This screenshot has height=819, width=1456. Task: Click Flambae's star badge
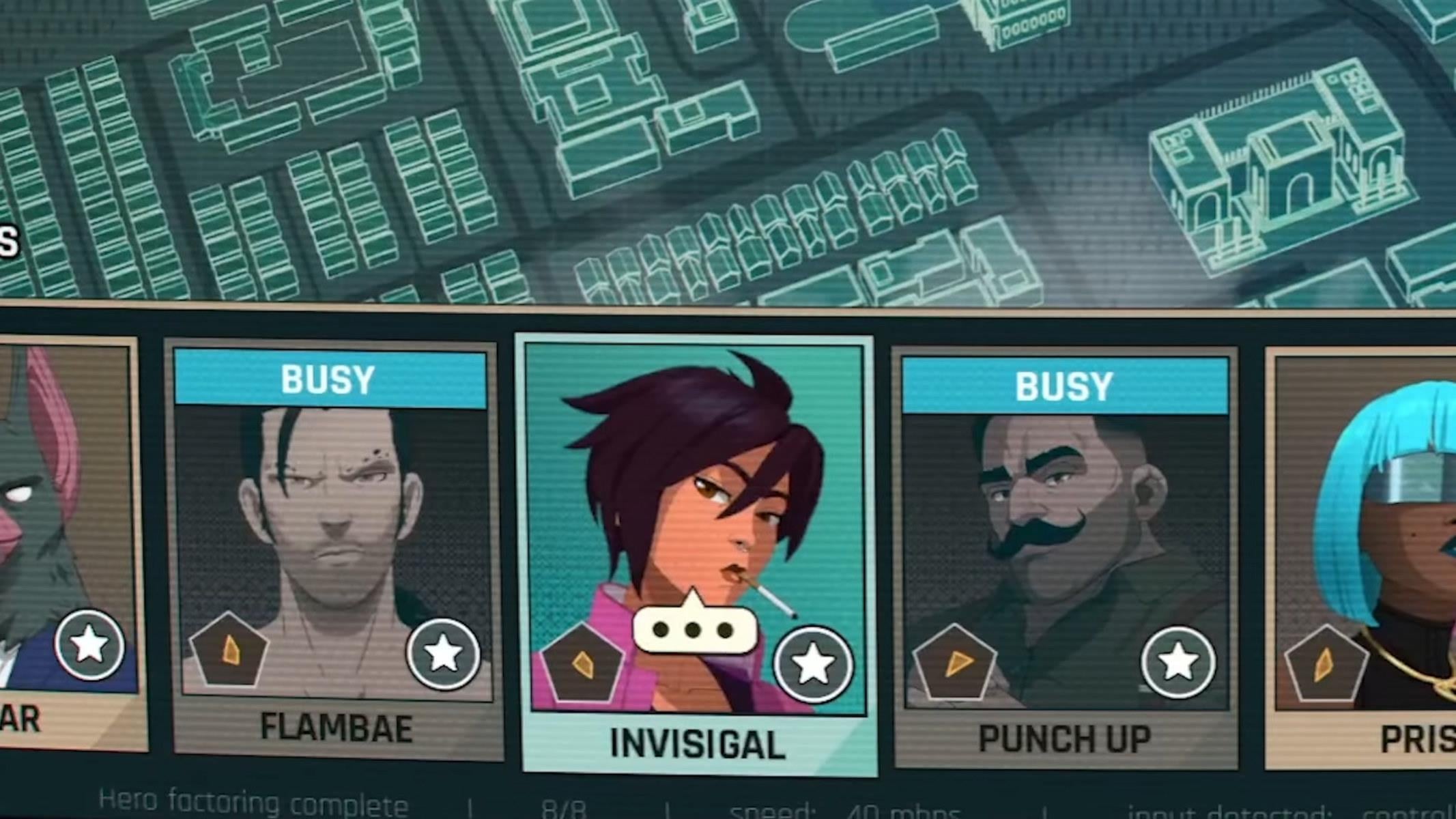[443, 653]
